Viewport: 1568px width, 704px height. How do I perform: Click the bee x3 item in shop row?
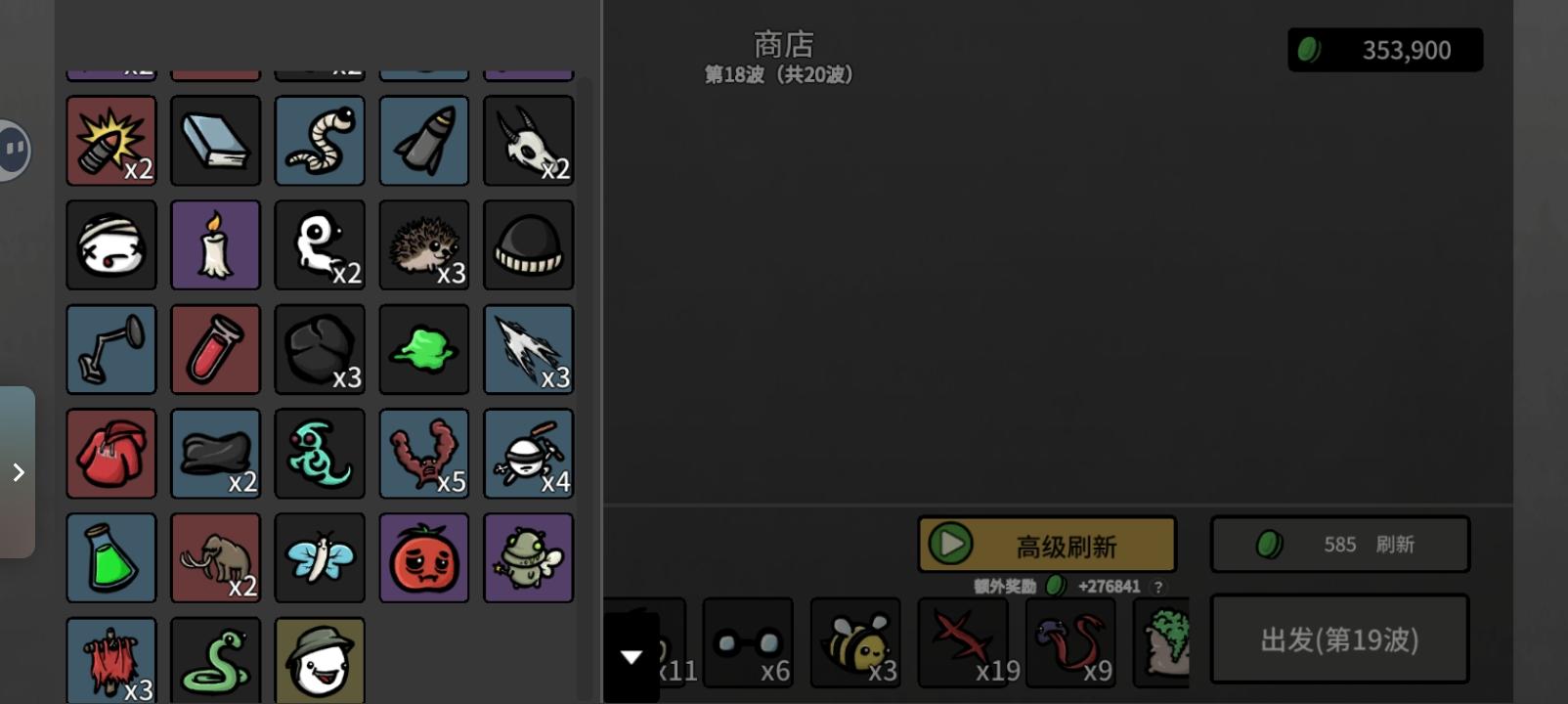click(x=856, y=642)
